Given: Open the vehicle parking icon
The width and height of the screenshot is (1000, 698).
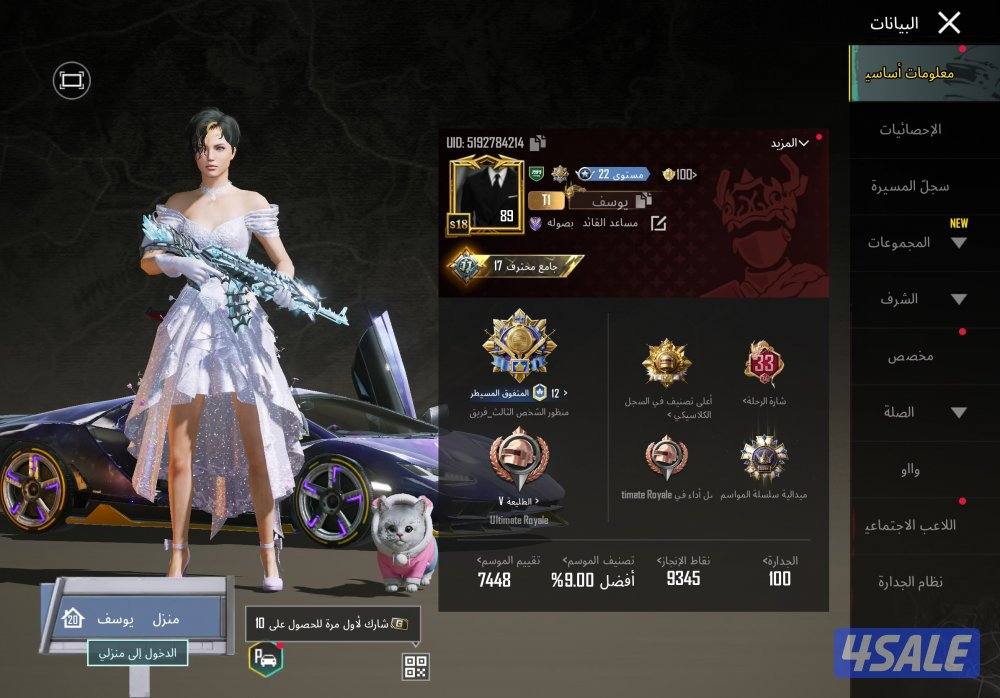Looking at the screenshot, I should (263, 658).
